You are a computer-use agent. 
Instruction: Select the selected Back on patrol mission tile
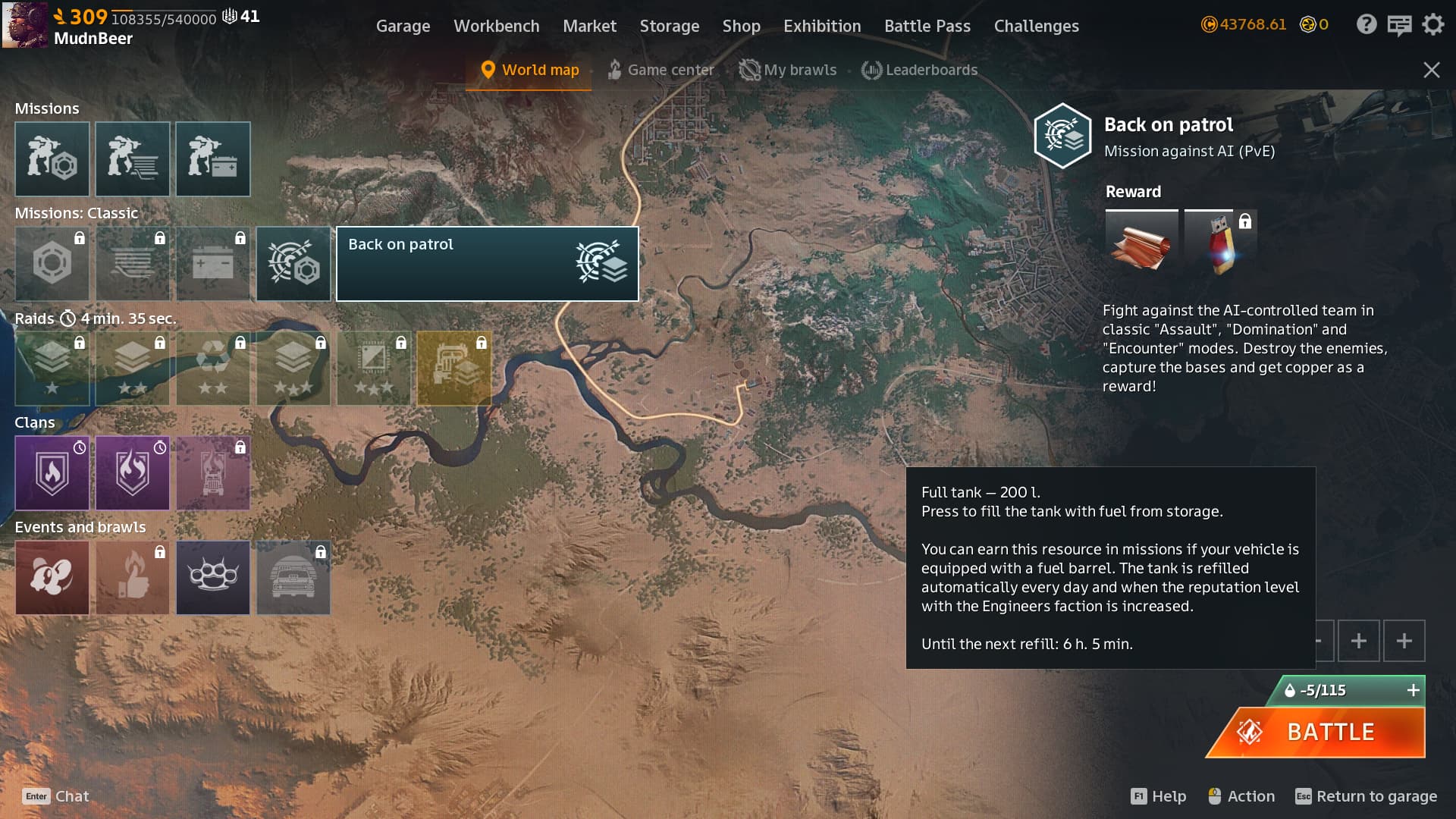click(487, 263)
